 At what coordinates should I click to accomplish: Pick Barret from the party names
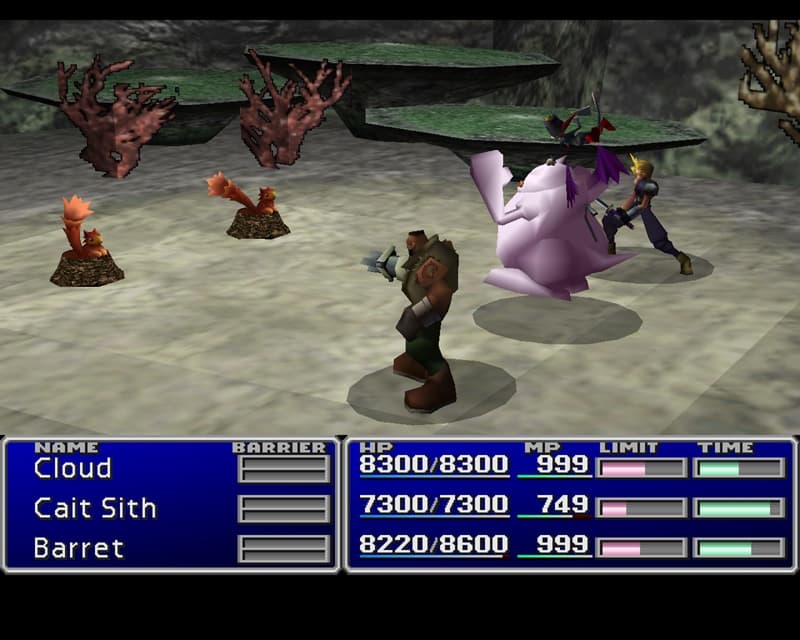(78, 548)
